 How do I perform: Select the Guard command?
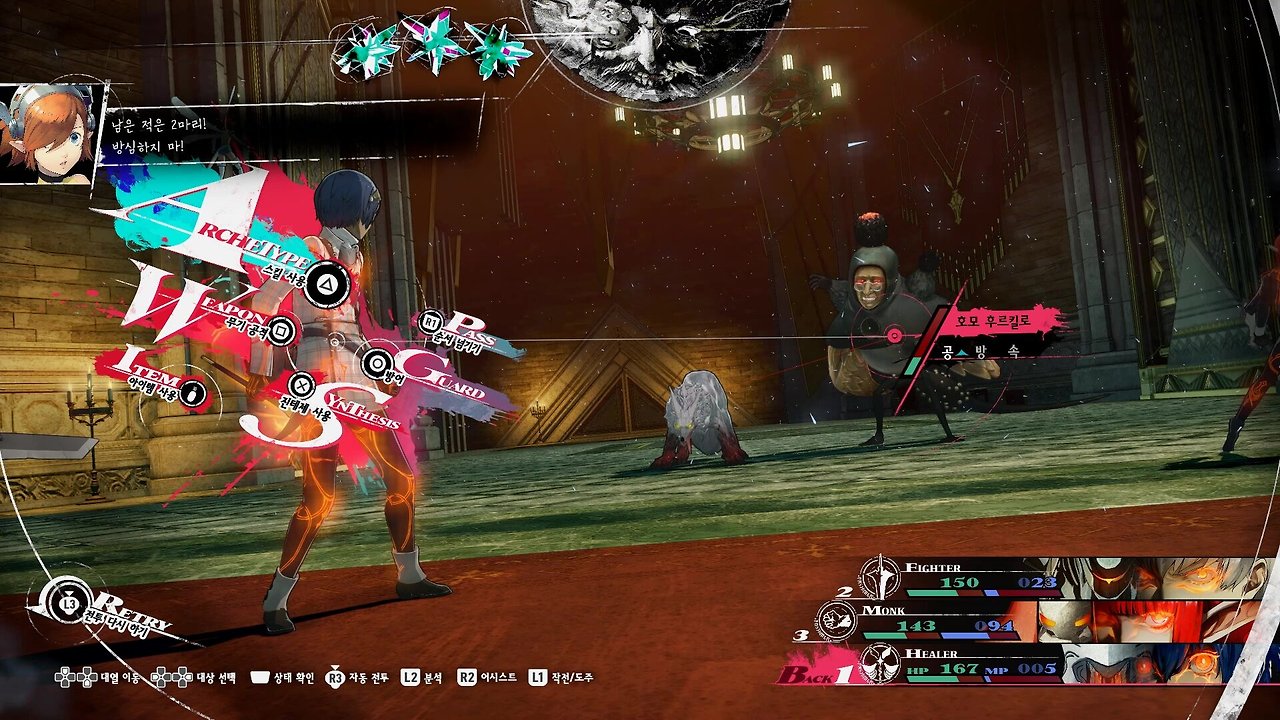pyautogui.click(x=377, y=363)
